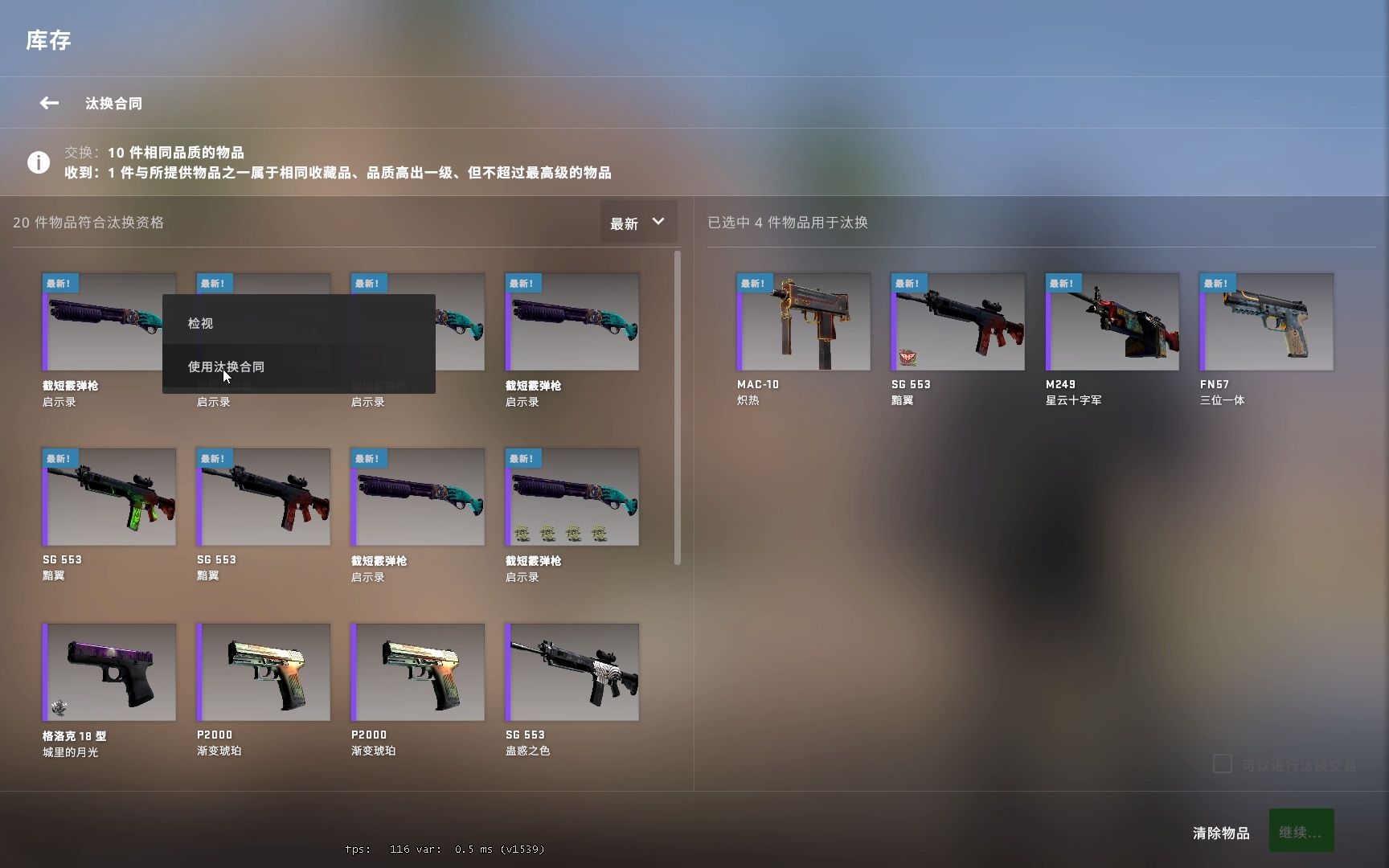Screen dimensions: 1389x868
Task: Select the MAC-10 炽热 selected item
Action: [x=802, y=321]
